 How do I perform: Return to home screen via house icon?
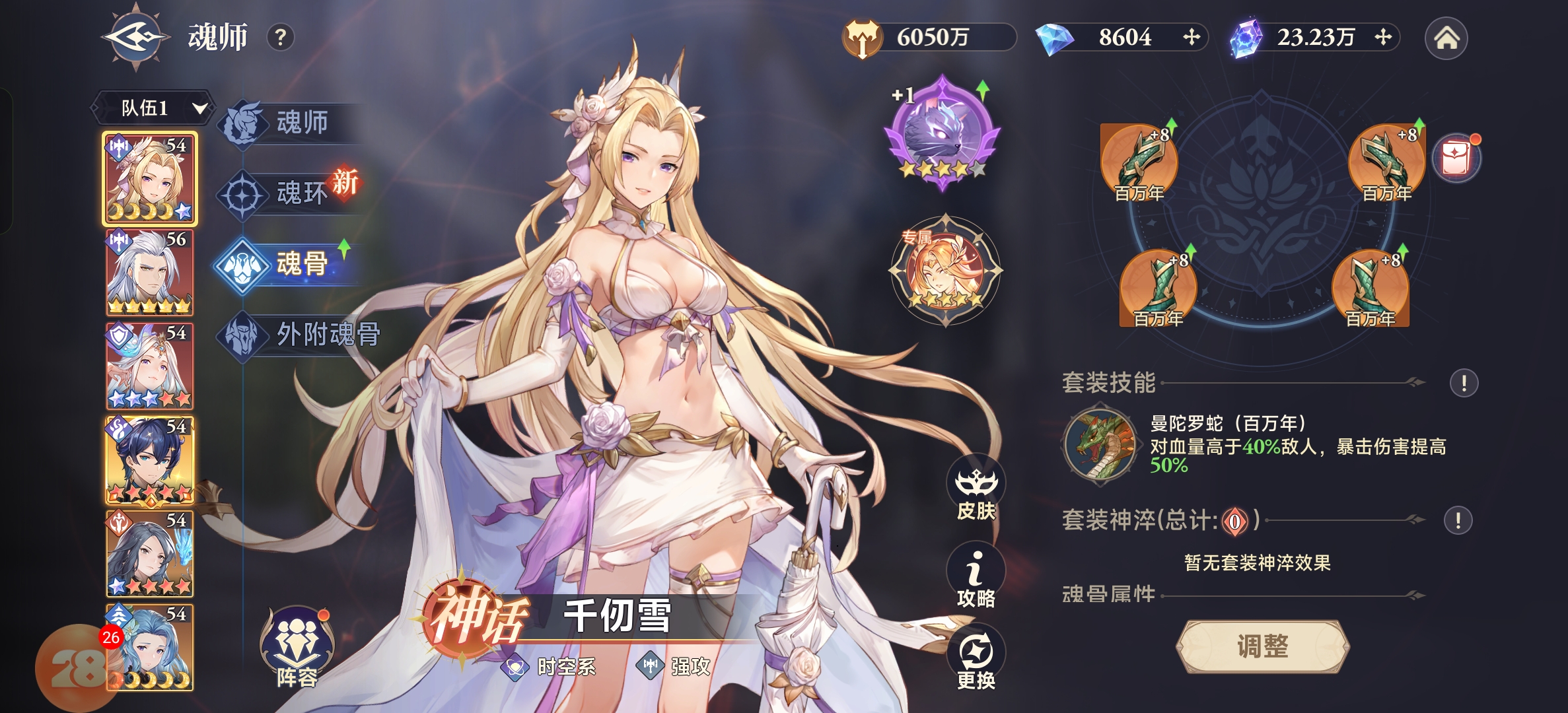(1446, 38)
